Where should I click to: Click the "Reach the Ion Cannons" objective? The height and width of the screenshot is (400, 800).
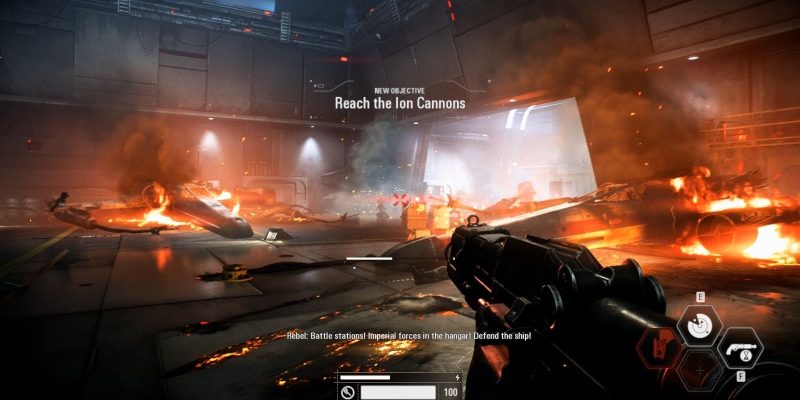(400, 103)
